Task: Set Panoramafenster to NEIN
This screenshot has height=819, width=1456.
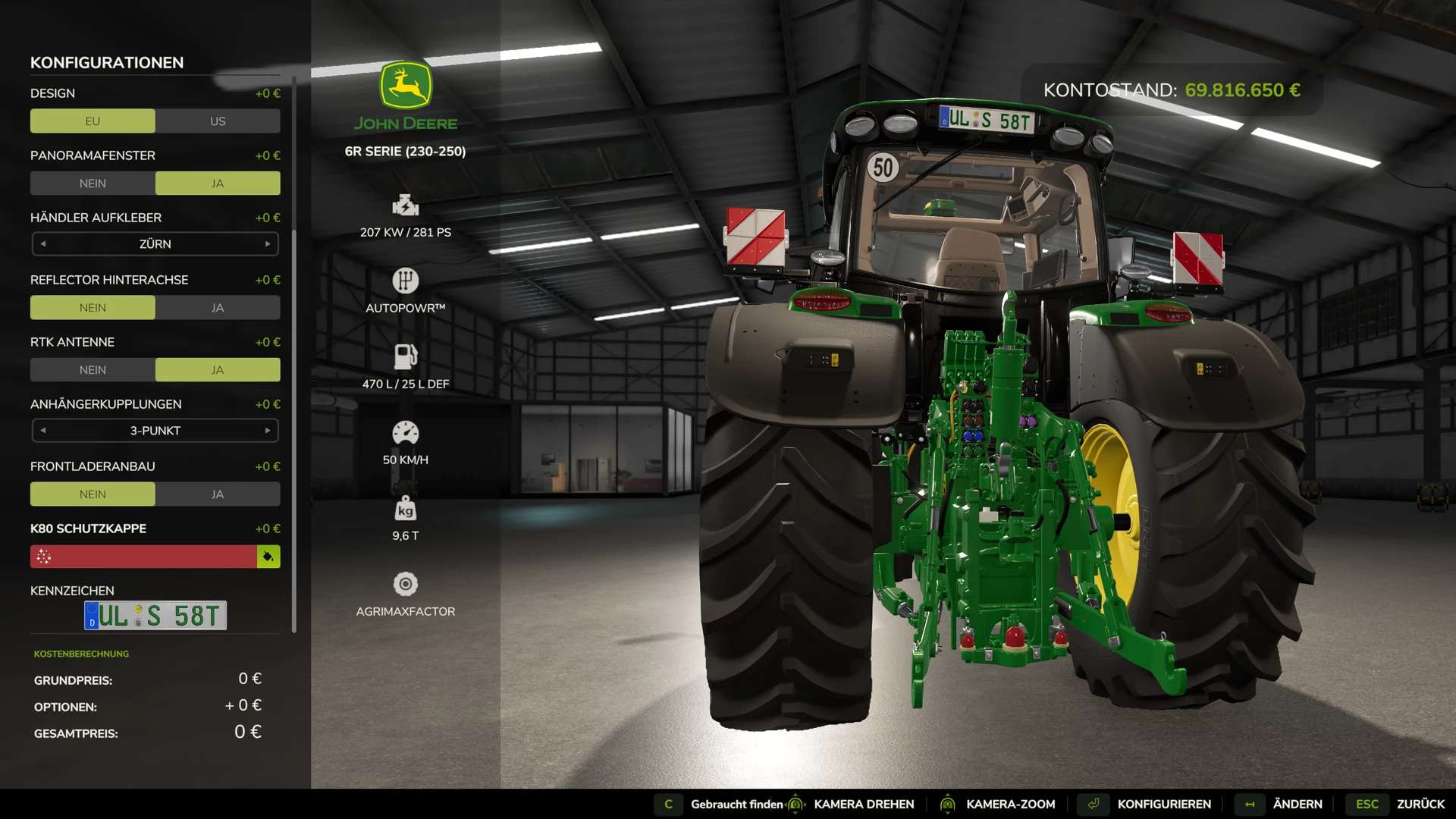Action: (x=93, y=184)
